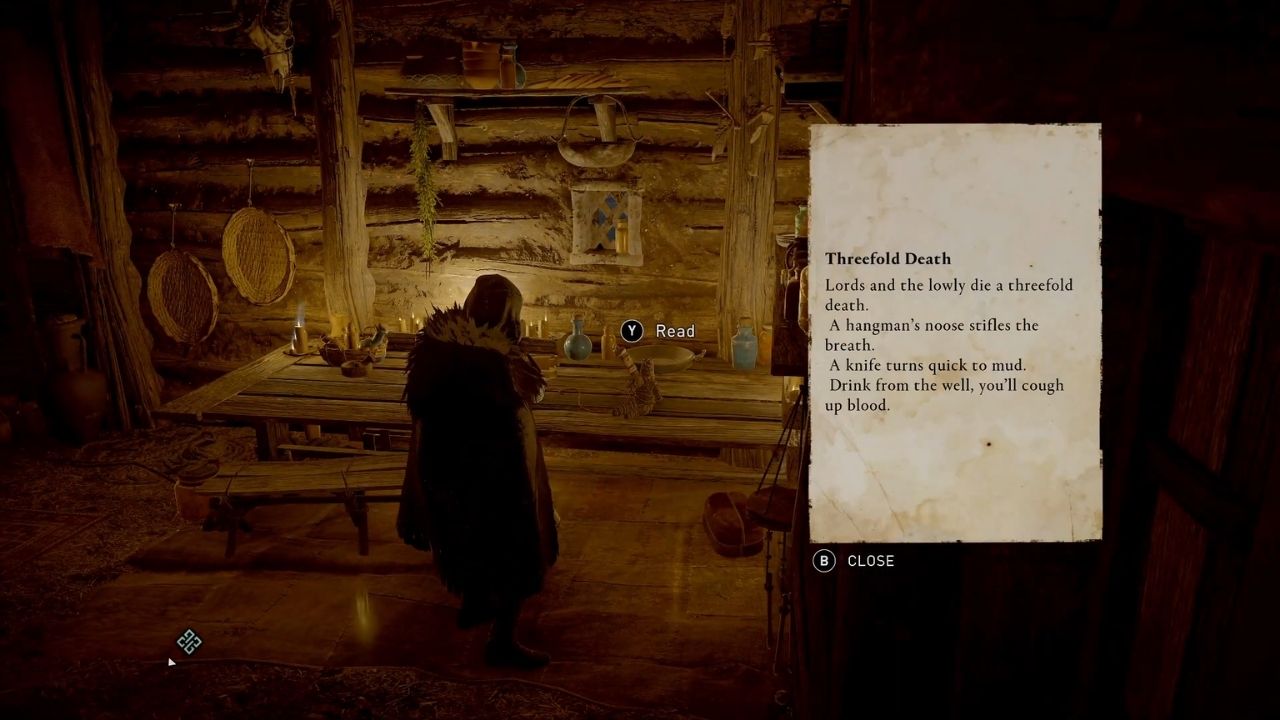Viewport: 1280px width, 720px height.
Task: Click the mouse cursor arrow location
Action: point(171,662)
